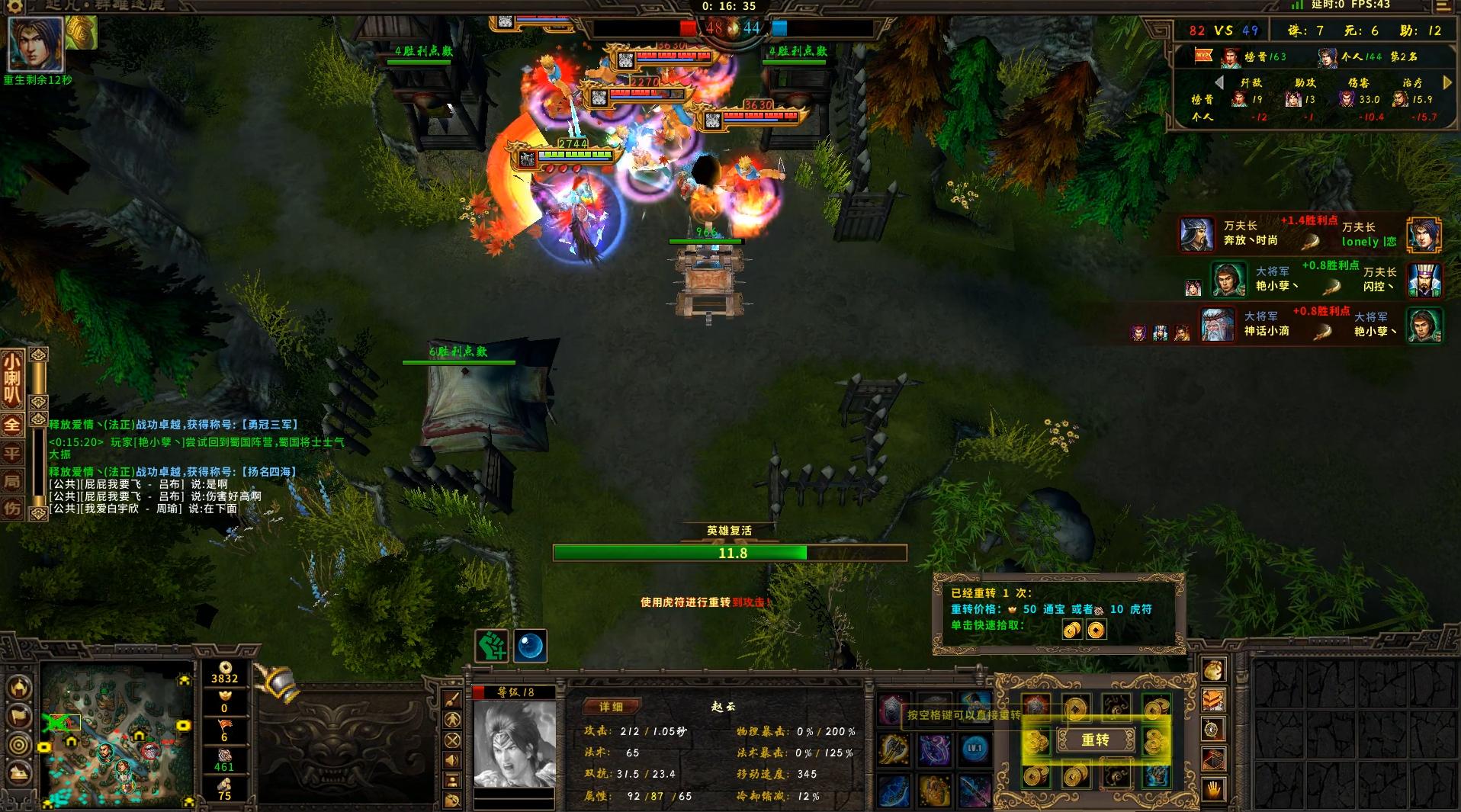Click the helmet button beside the minimap
Viewport: 1461px width, 812px height.
coord(20,688)
